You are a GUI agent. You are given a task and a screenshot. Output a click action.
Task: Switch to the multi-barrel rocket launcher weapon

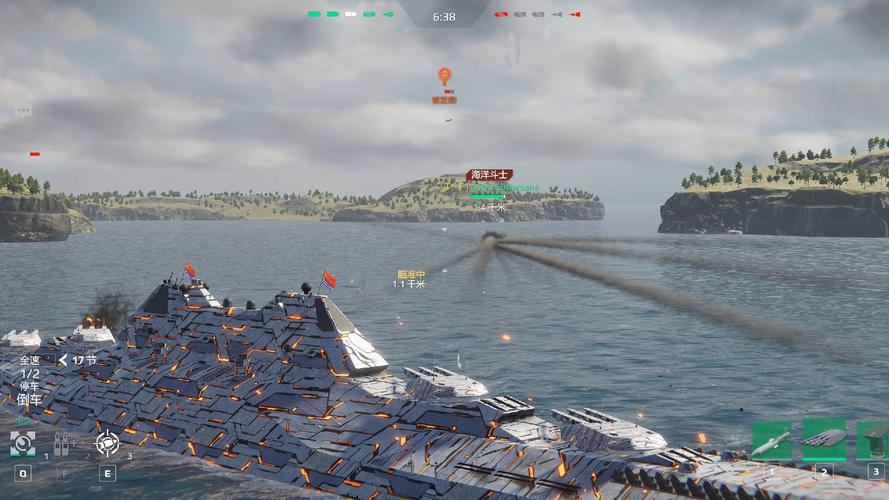coord(824,440)
